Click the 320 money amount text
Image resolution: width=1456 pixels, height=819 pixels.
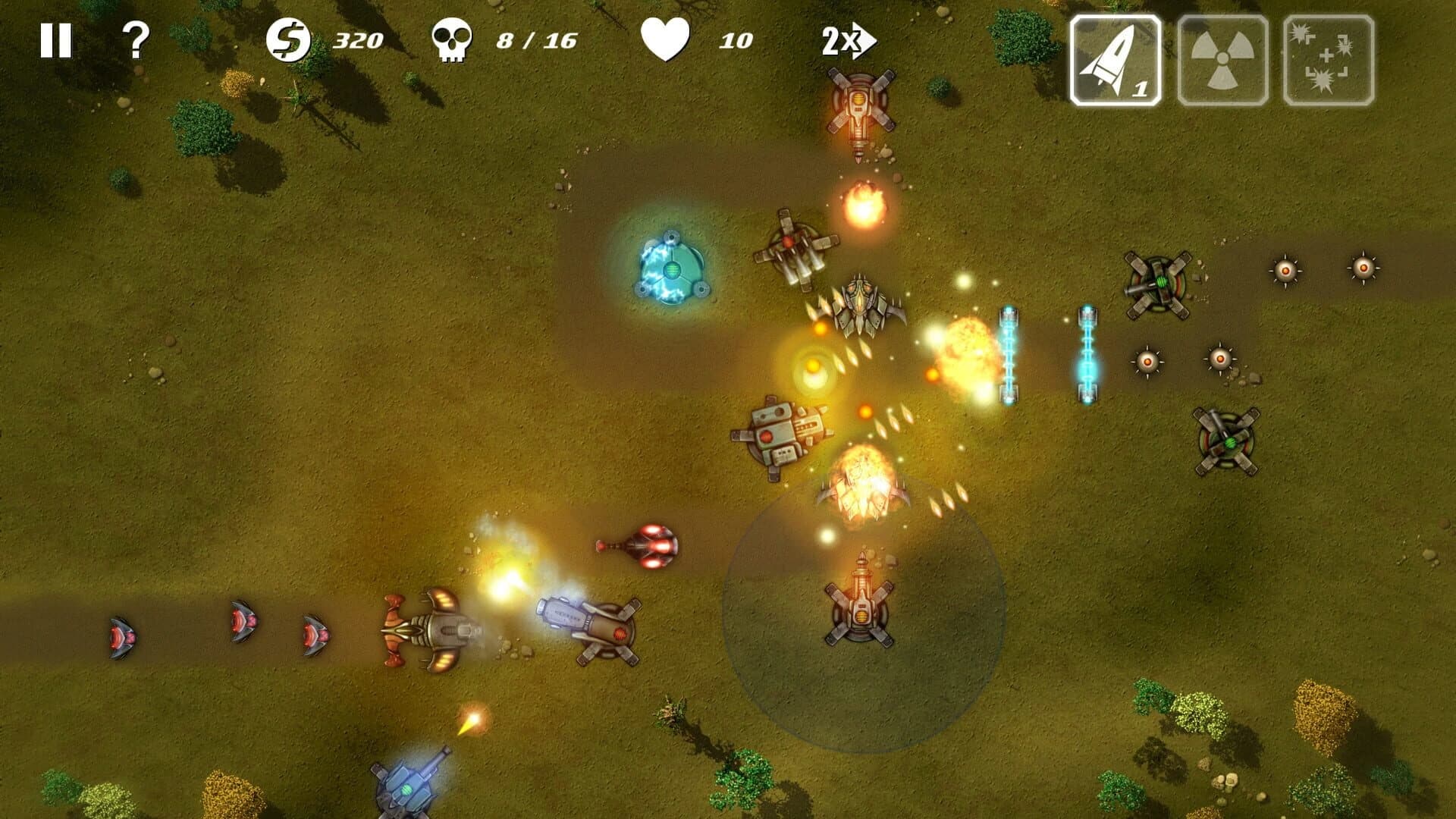coord(360,39)
